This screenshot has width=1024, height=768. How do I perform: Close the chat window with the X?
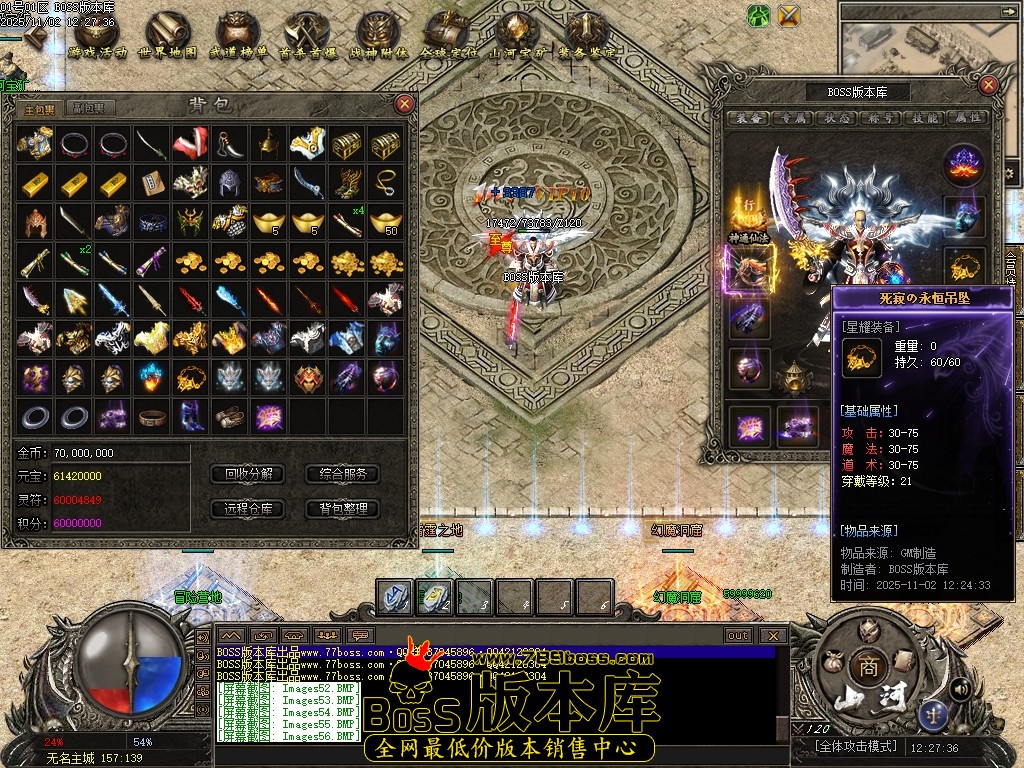point(772,635)
